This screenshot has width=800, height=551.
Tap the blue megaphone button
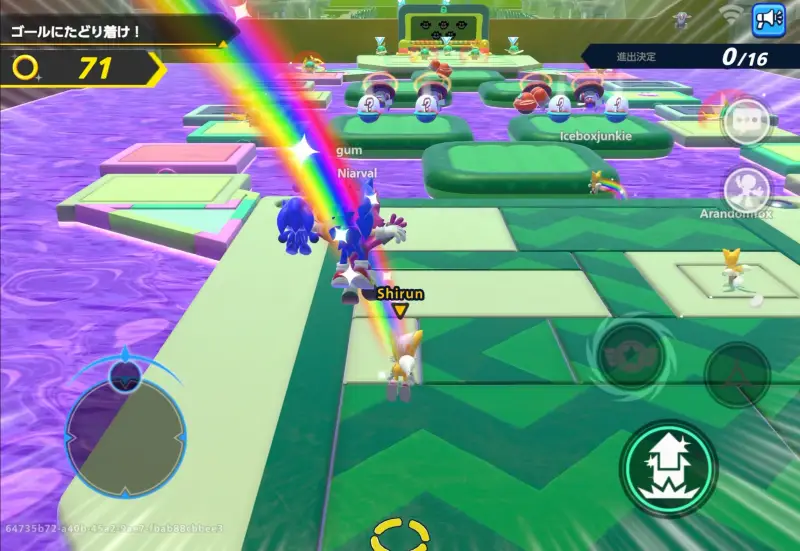point(768,19)
